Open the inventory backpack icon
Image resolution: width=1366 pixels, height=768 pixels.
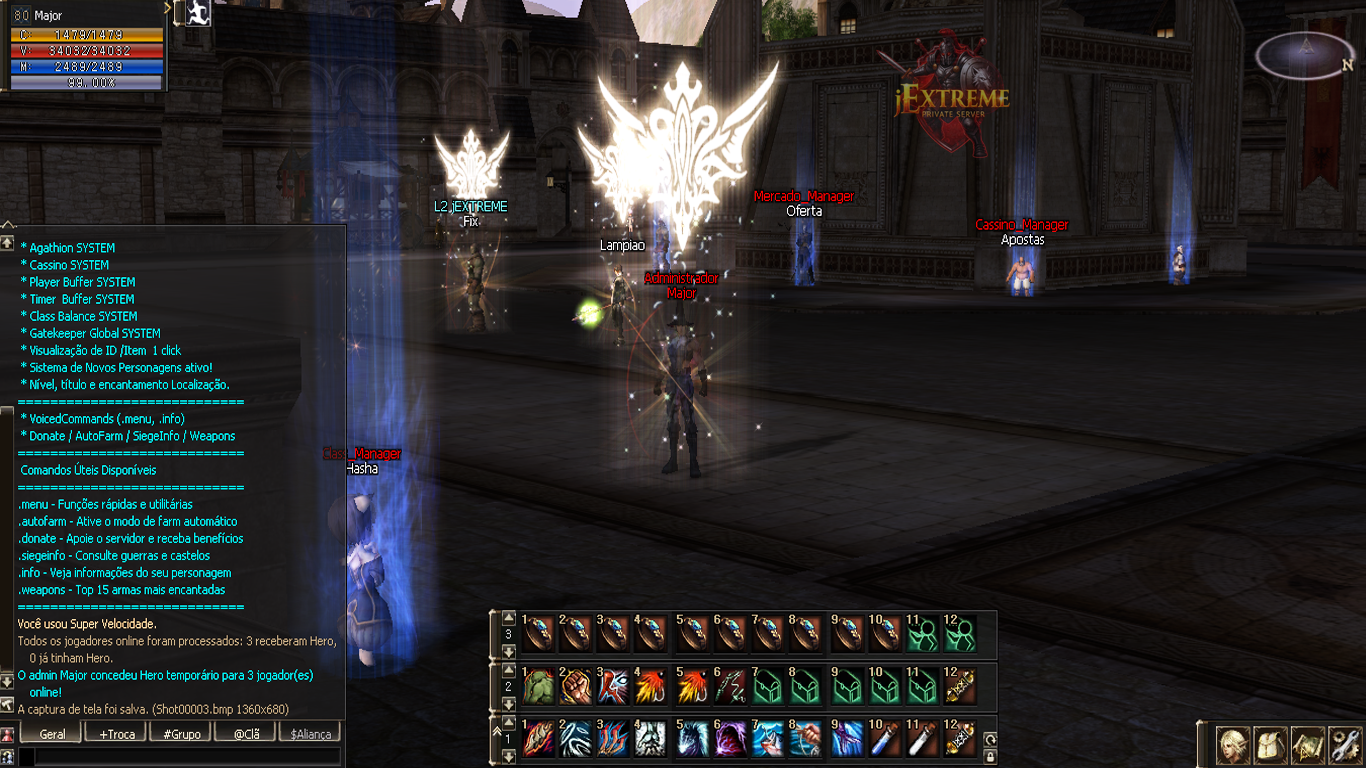[1270, 745]
